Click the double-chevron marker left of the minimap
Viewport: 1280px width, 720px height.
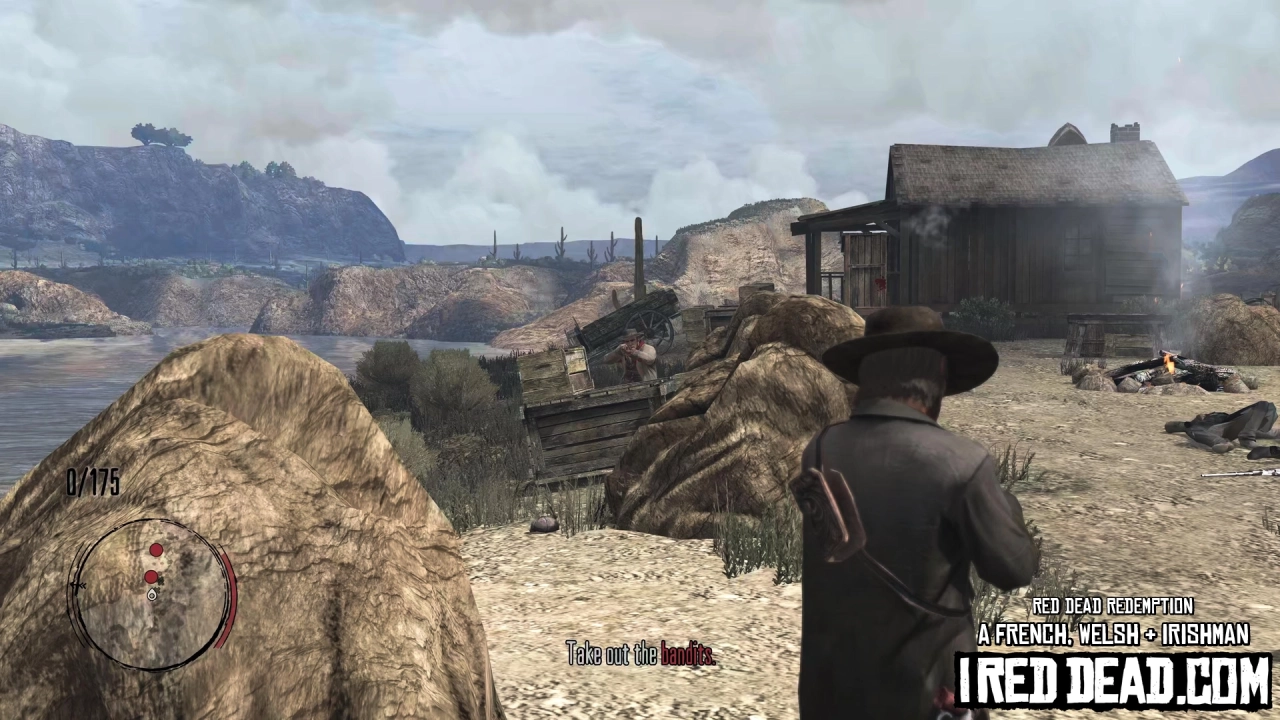coord(80,584)
